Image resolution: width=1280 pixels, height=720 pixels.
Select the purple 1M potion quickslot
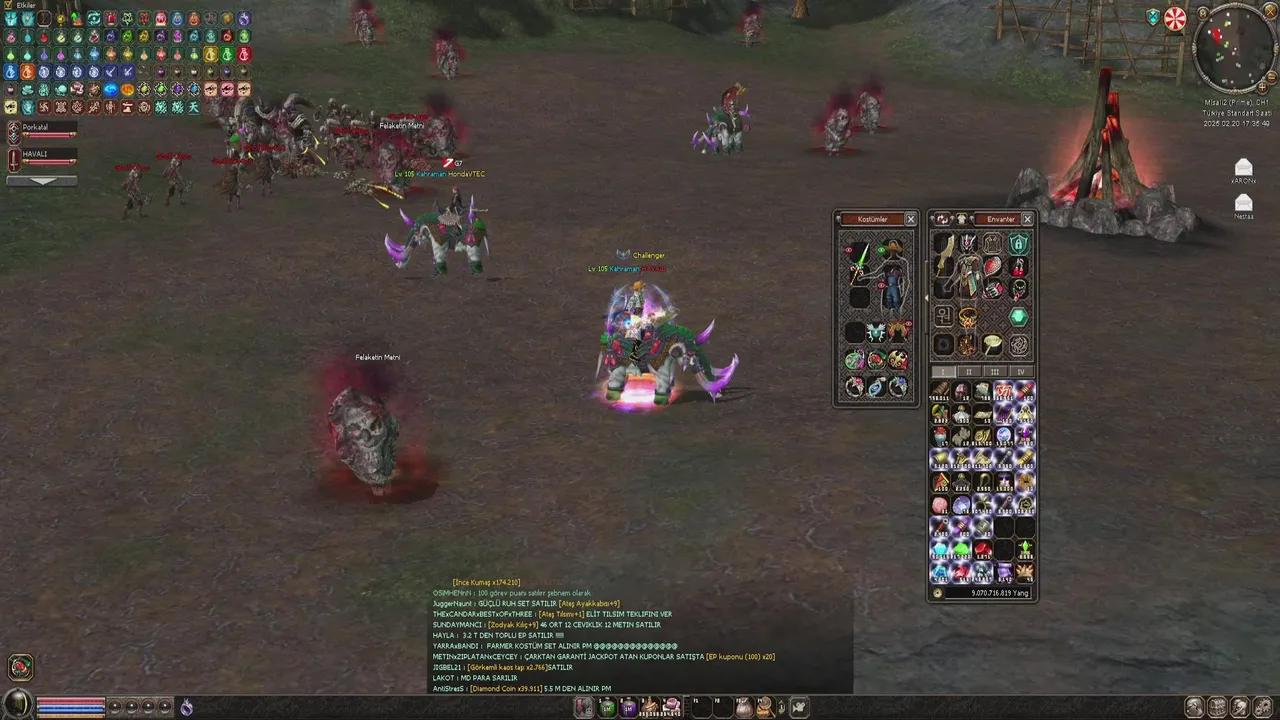tap(628, 707)
